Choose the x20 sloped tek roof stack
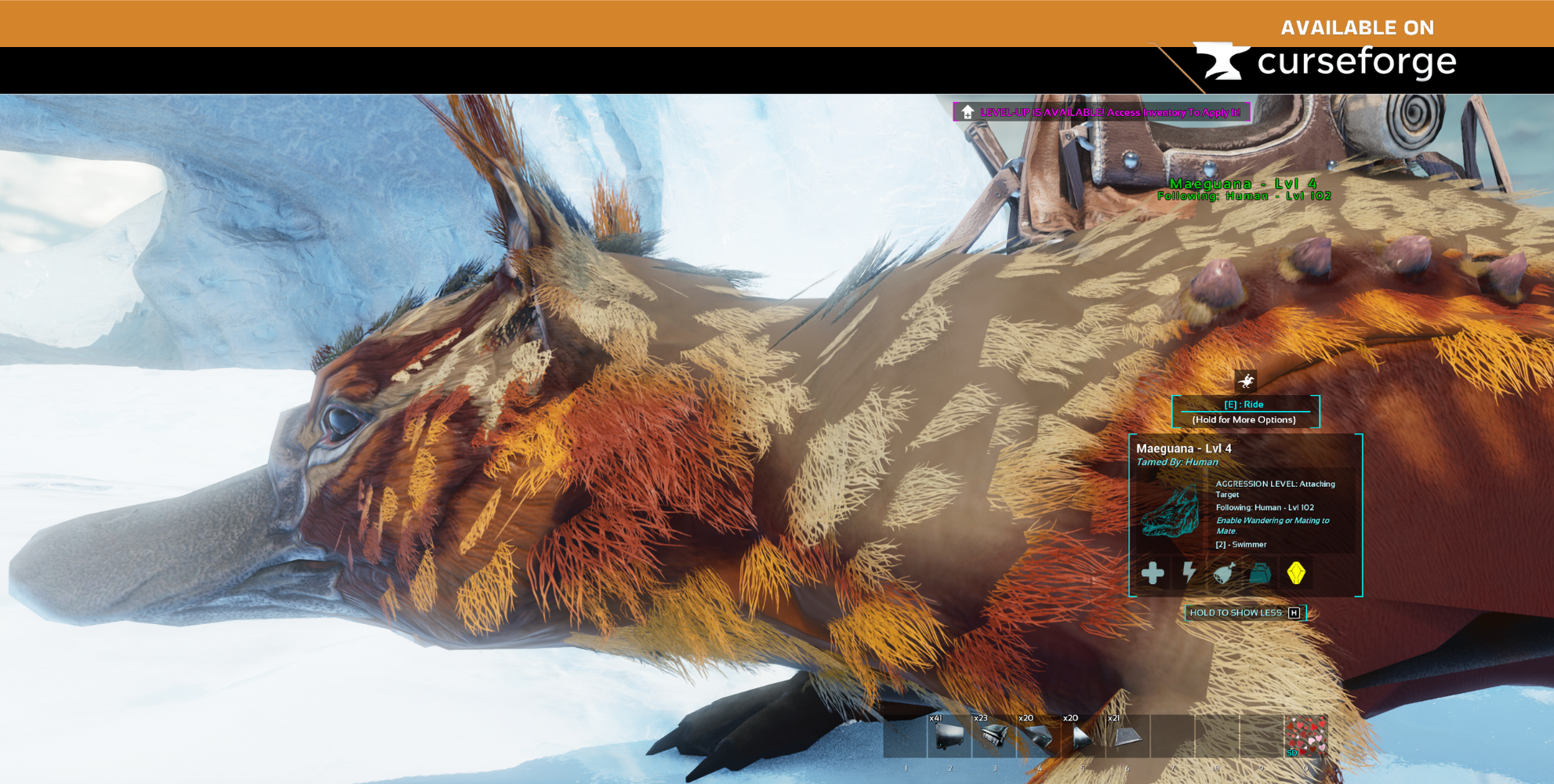The height and width of the screenshot is (784, 1554). point(1038,736)
